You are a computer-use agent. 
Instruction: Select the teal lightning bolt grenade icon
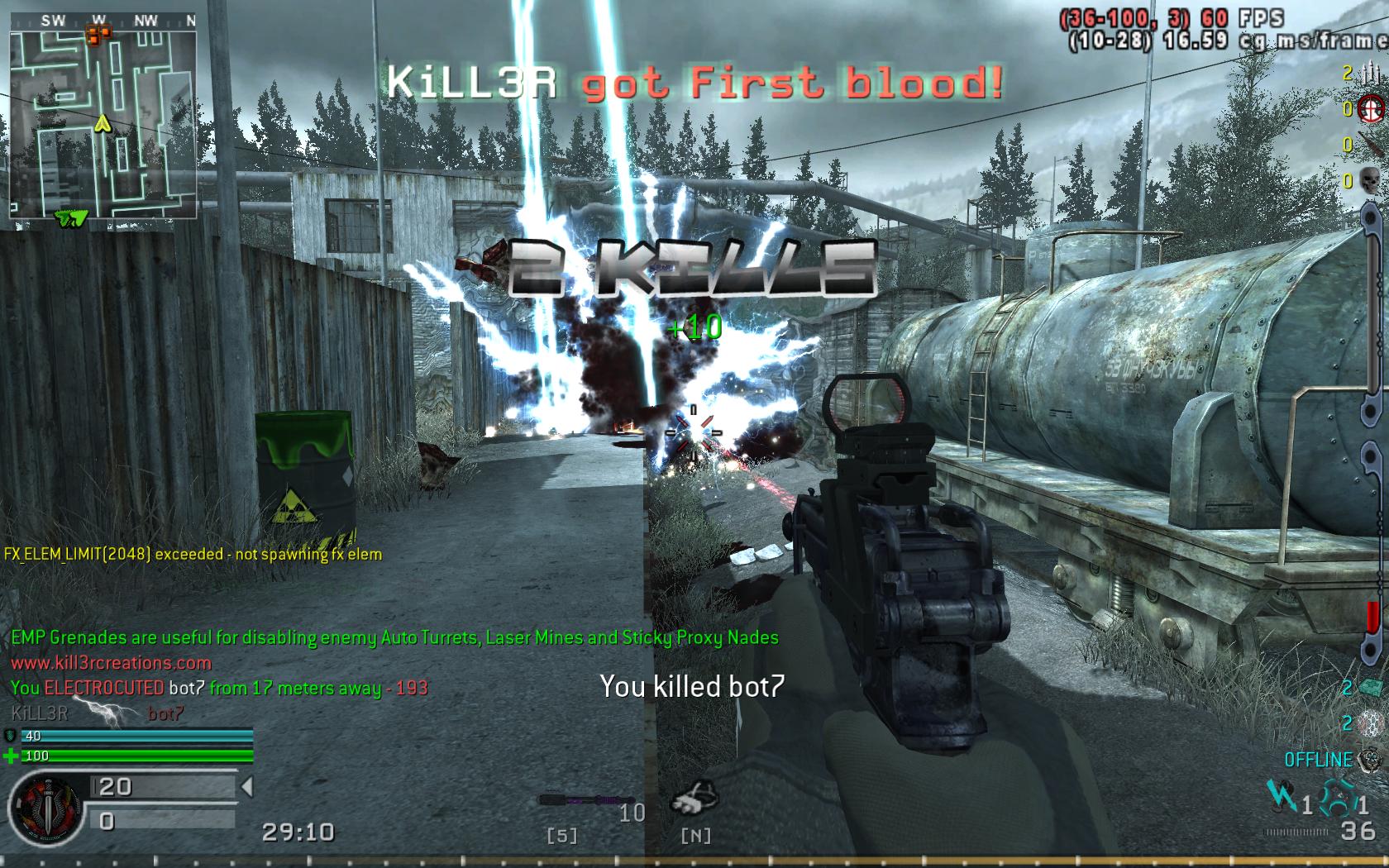[1281, 799]
